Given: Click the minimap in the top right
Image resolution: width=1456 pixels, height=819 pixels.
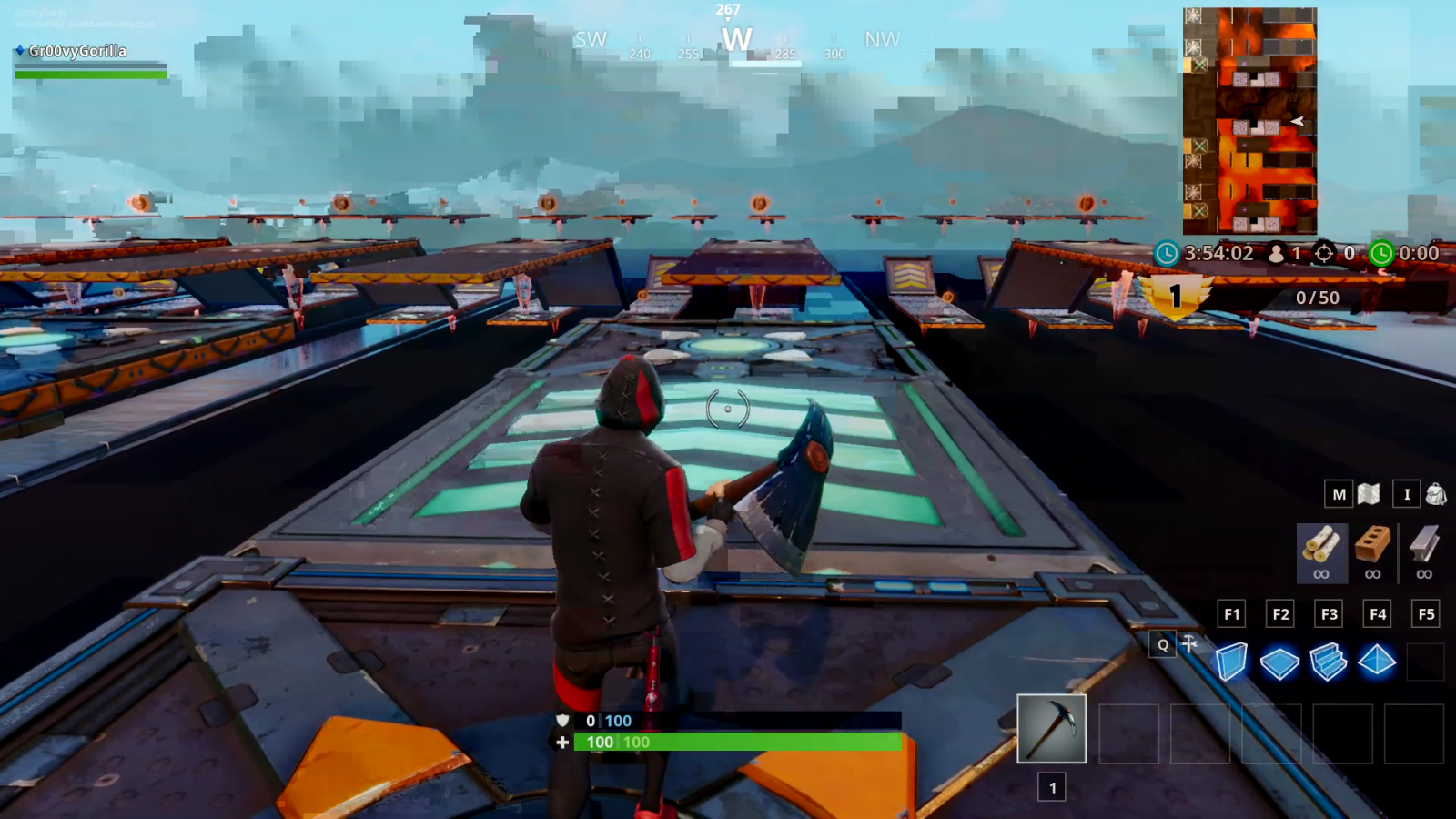Looking at the screenshot, I should click(1249, 118).
